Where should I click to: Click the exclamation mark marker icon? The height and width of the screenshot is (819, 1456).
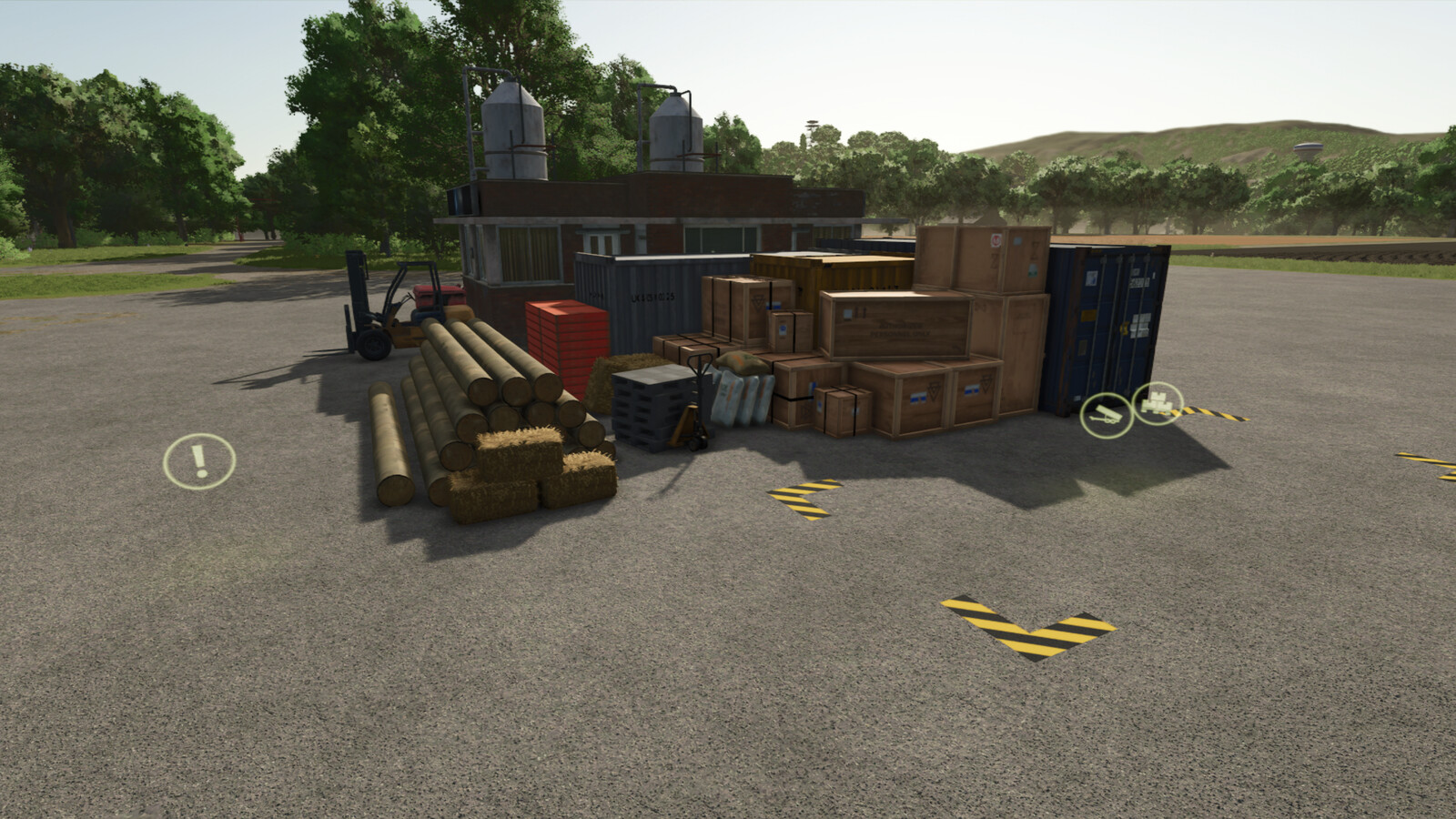(x=199, y=461)
